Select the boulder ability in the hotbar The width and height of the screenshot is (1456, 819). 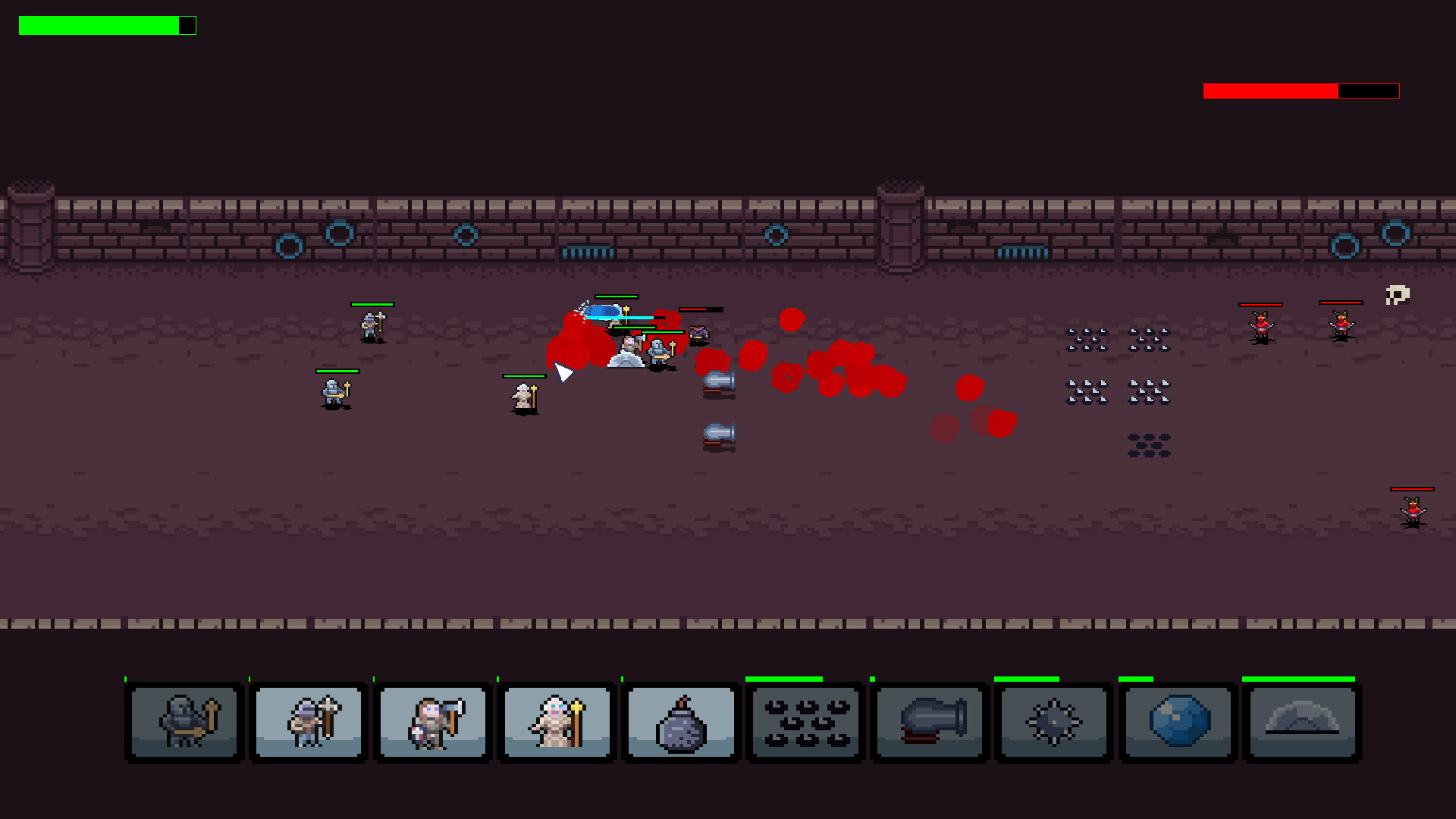coord(1177,722)
